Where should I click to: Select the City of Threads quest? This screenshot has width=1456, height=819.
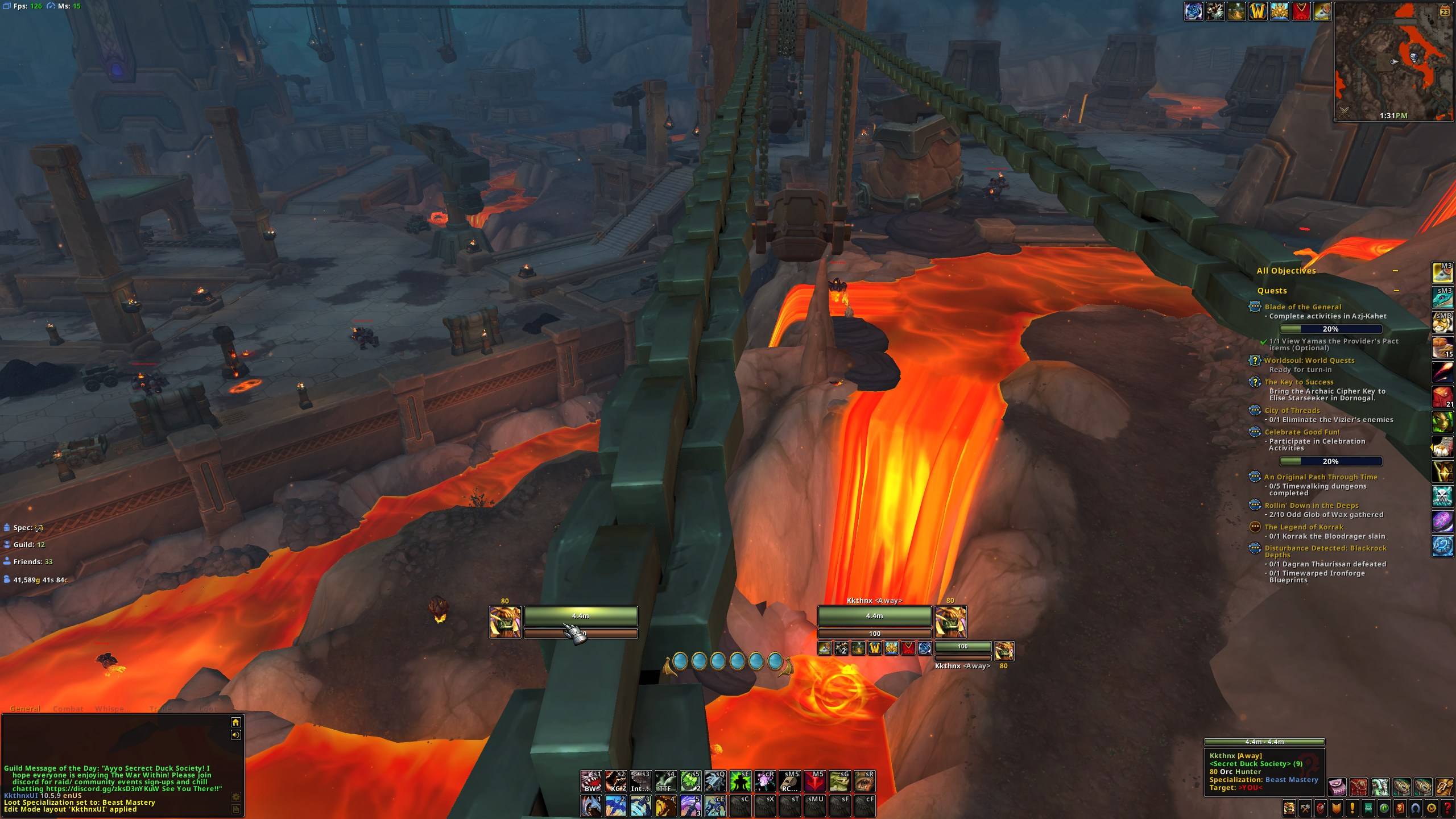(1292, 411)
